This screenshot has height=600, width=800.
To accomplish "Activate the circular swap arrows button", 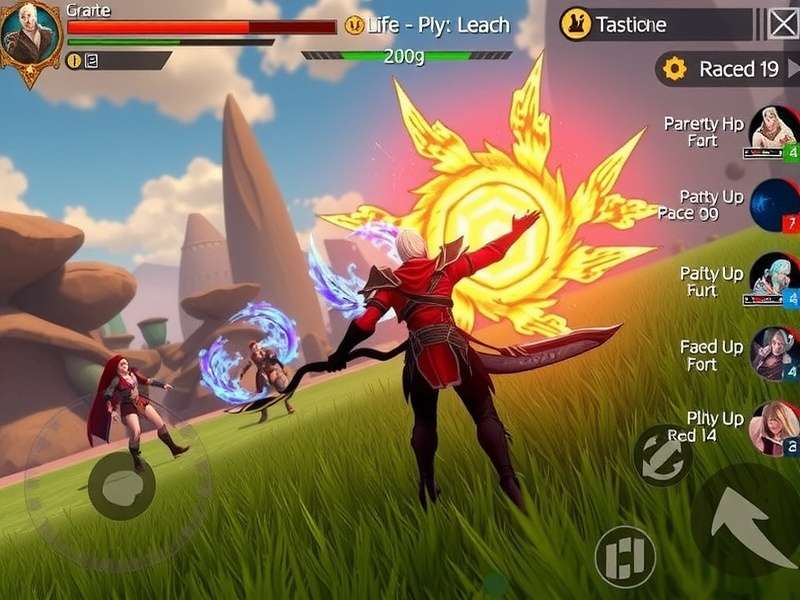I will coord(662,456).
